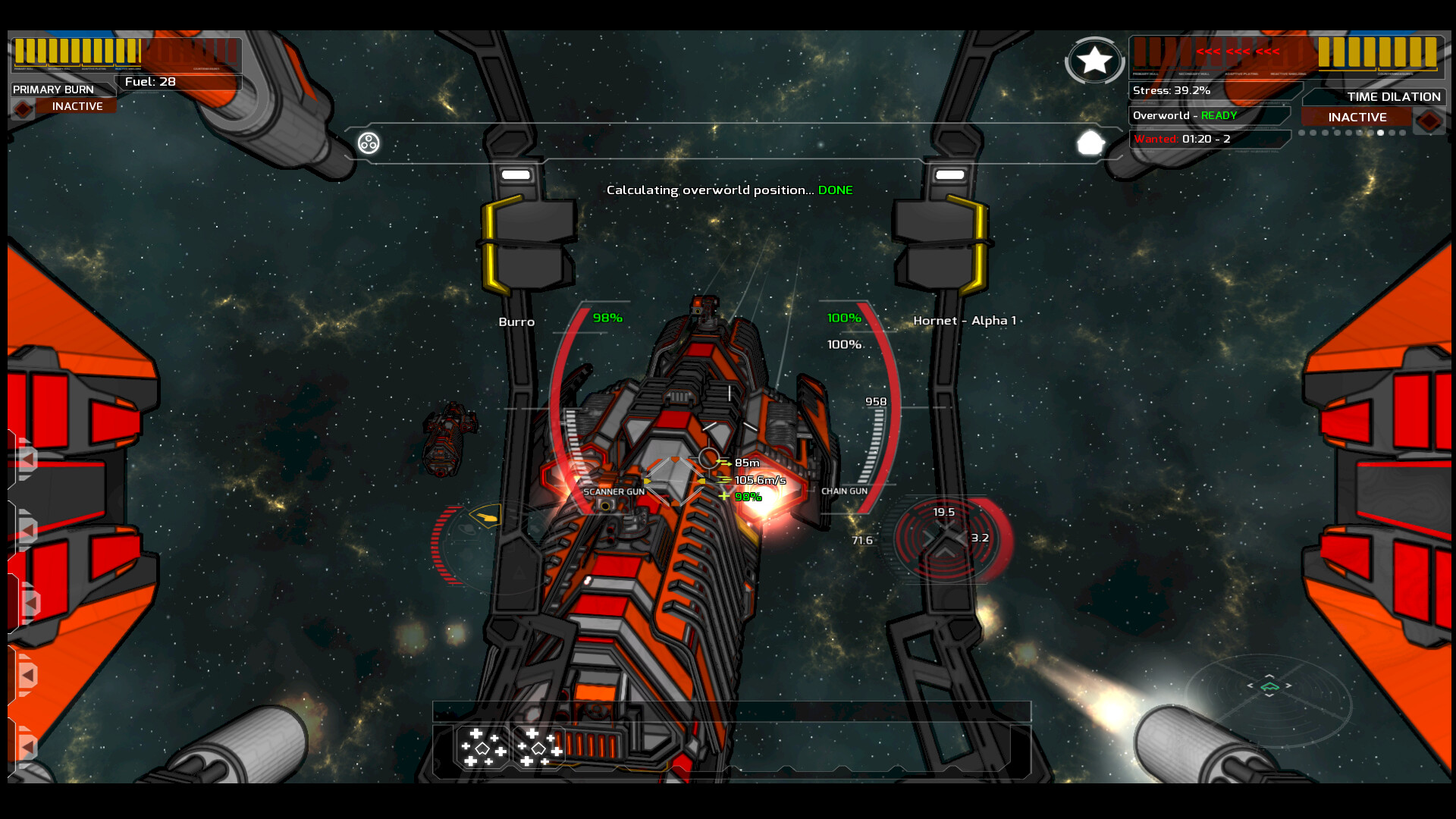Toggle PRIMARY BURN via its diamond switch
The height and width of the screenshot is (819, 1456).
(x=22, y=108)
